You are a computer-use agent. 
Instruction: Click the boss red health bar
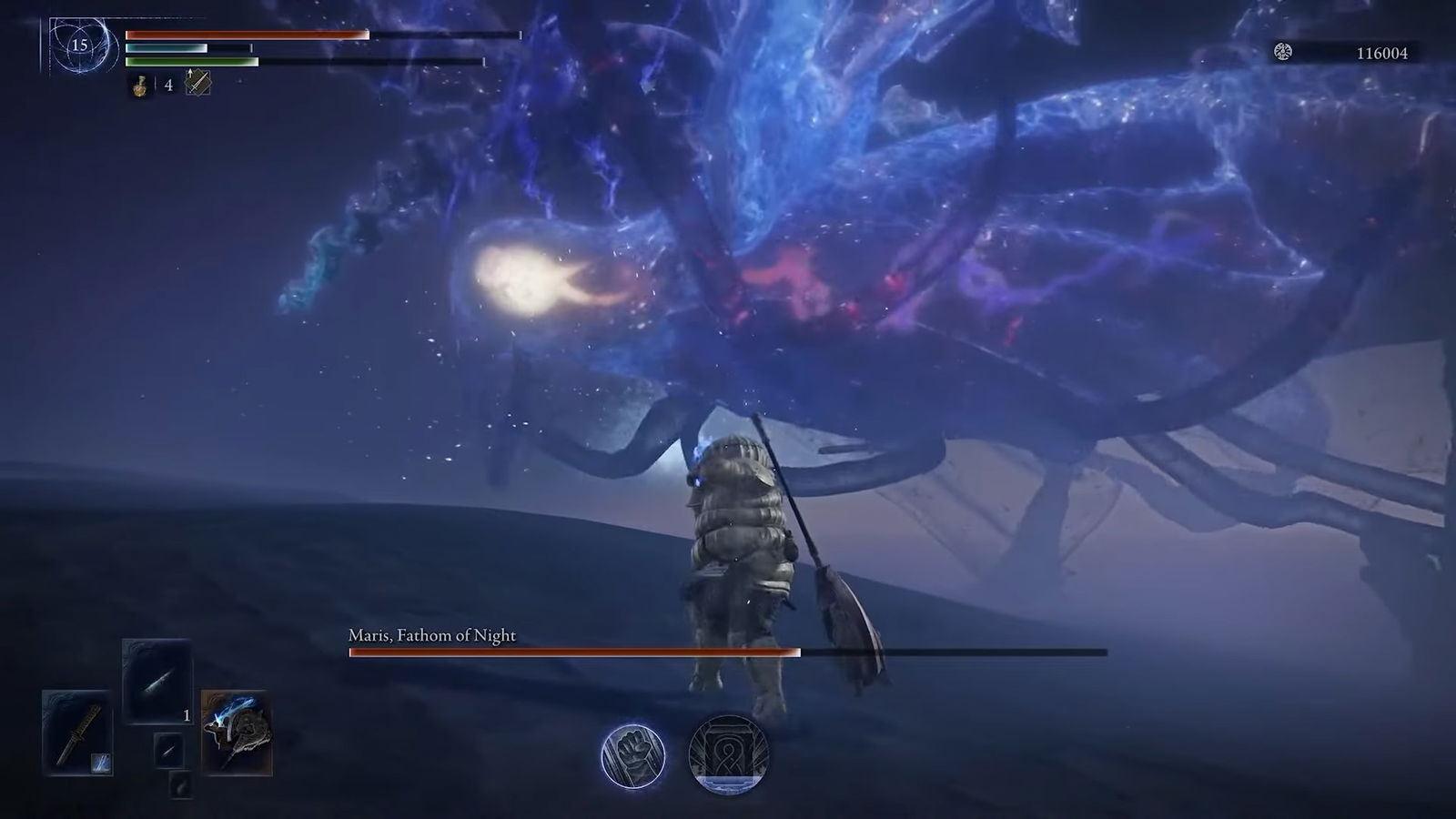point(573,652)
